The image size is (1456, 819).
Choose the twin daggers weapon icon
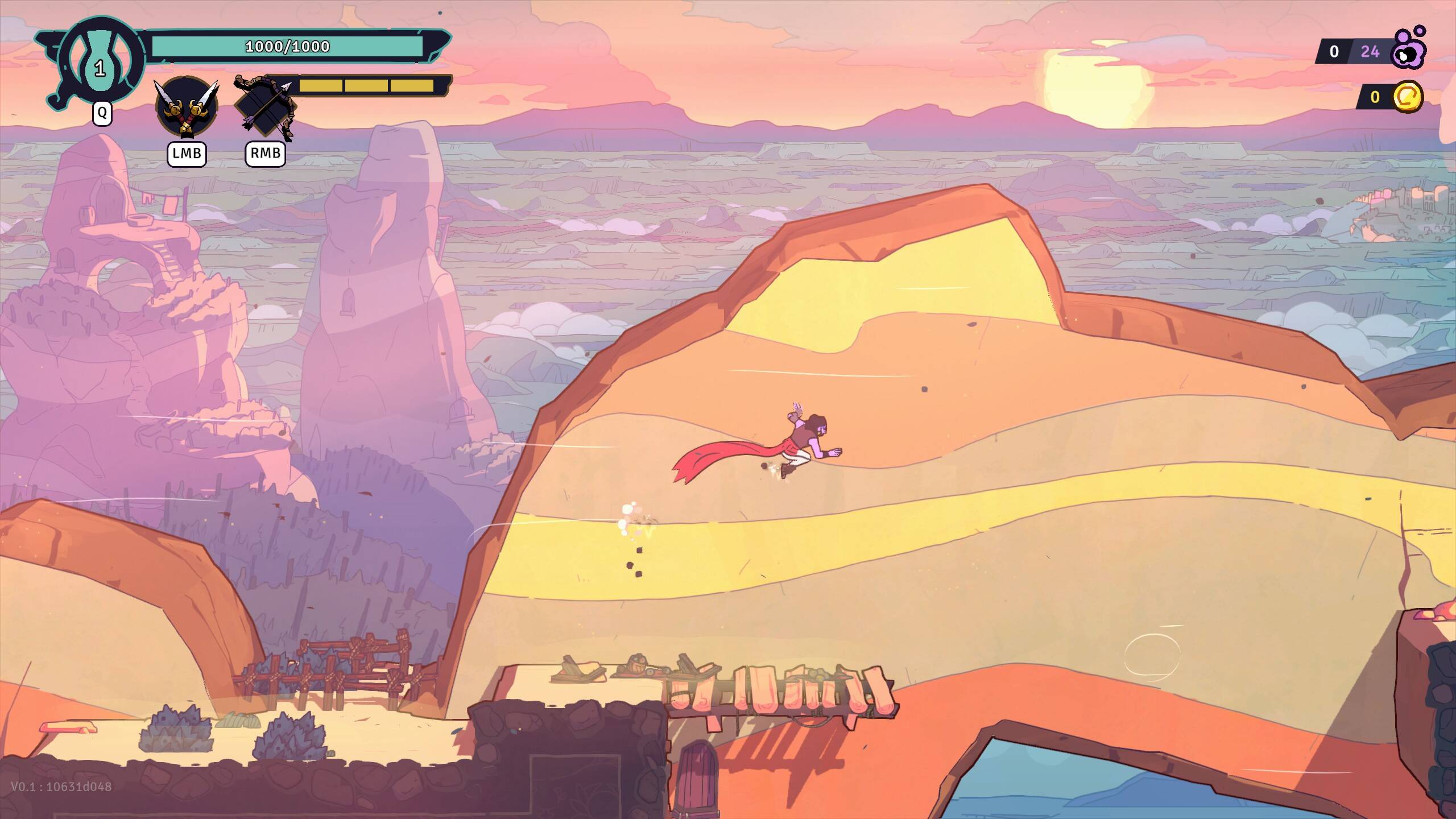tap(186, 107)
